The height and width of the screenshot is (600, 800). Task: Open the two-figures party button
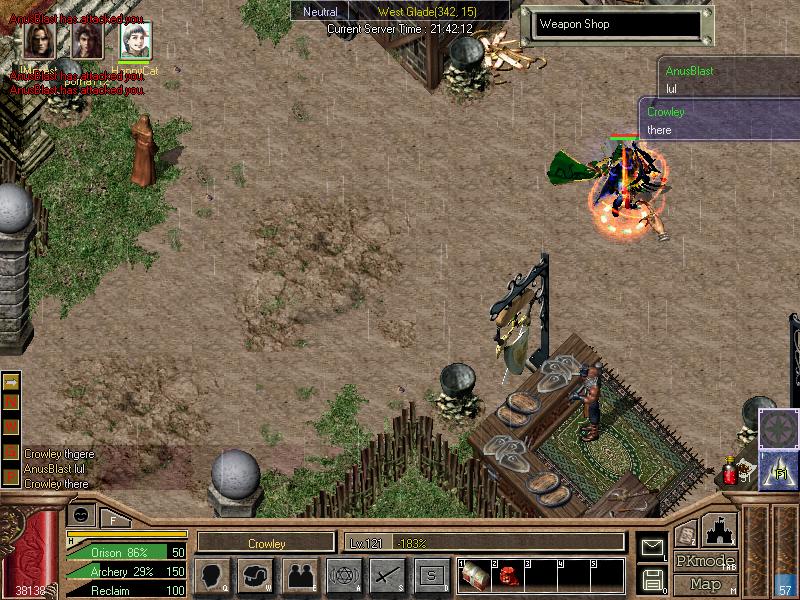pyautogui.click(x=300, y=575)
